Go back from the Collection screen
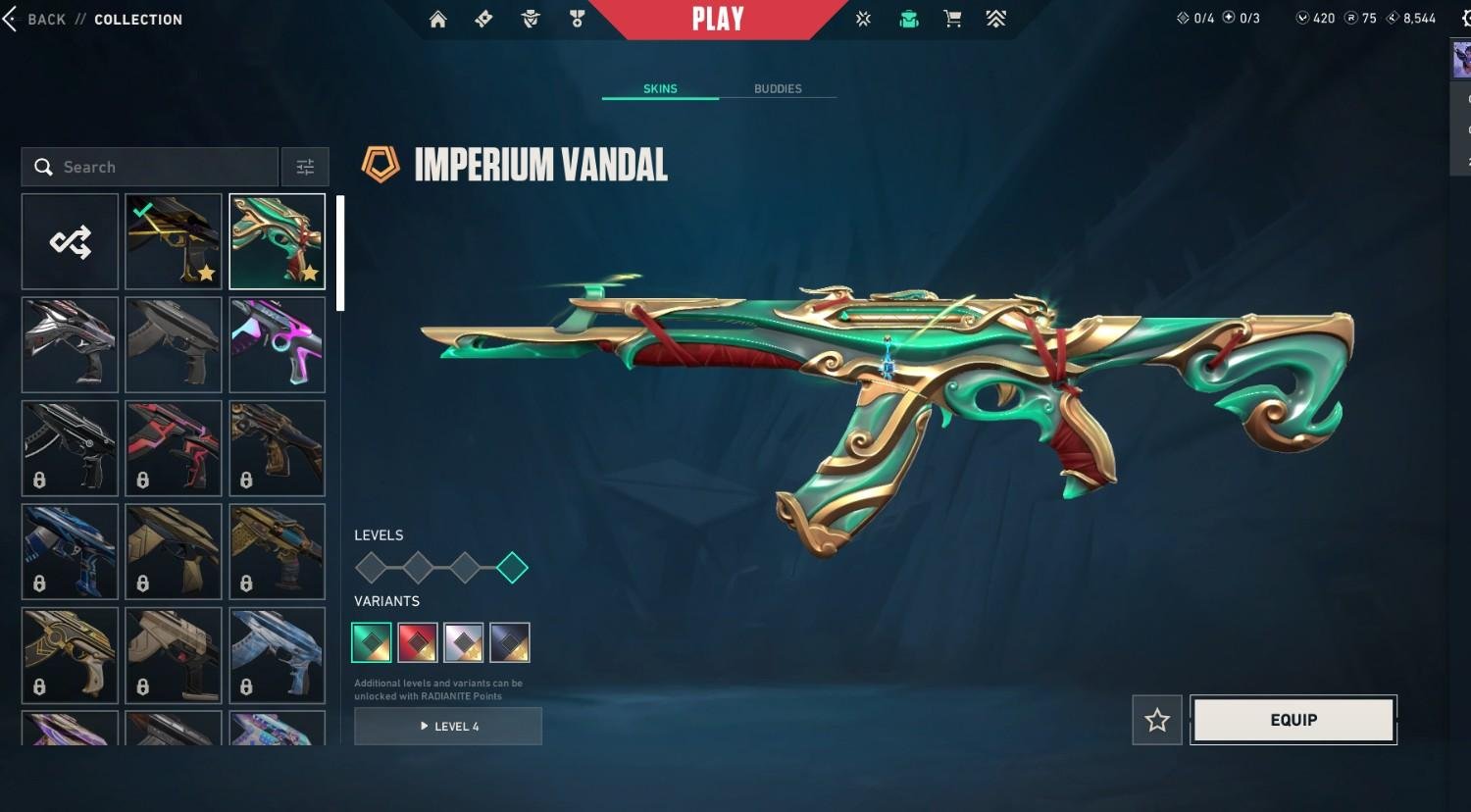The image size is (1471, 812). click(35, 20)
